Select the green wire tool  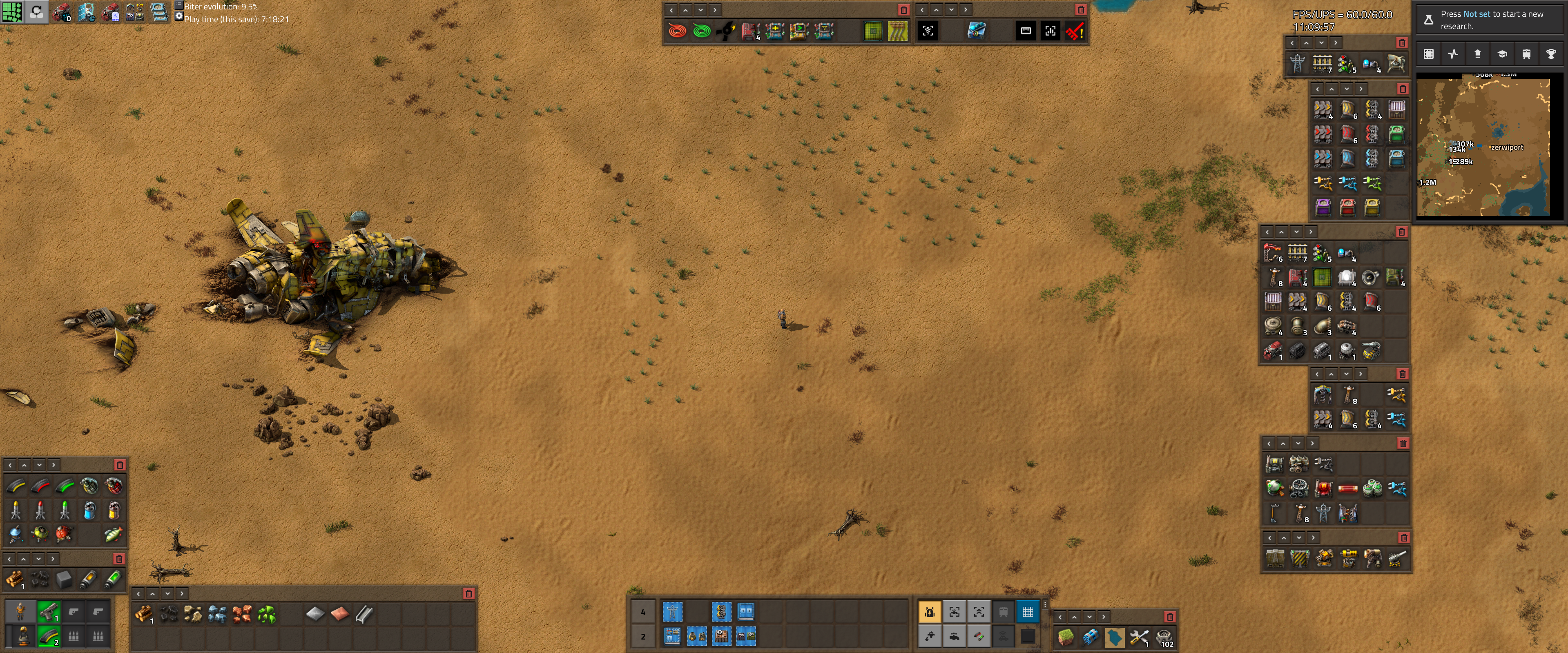tap(701, 31)
